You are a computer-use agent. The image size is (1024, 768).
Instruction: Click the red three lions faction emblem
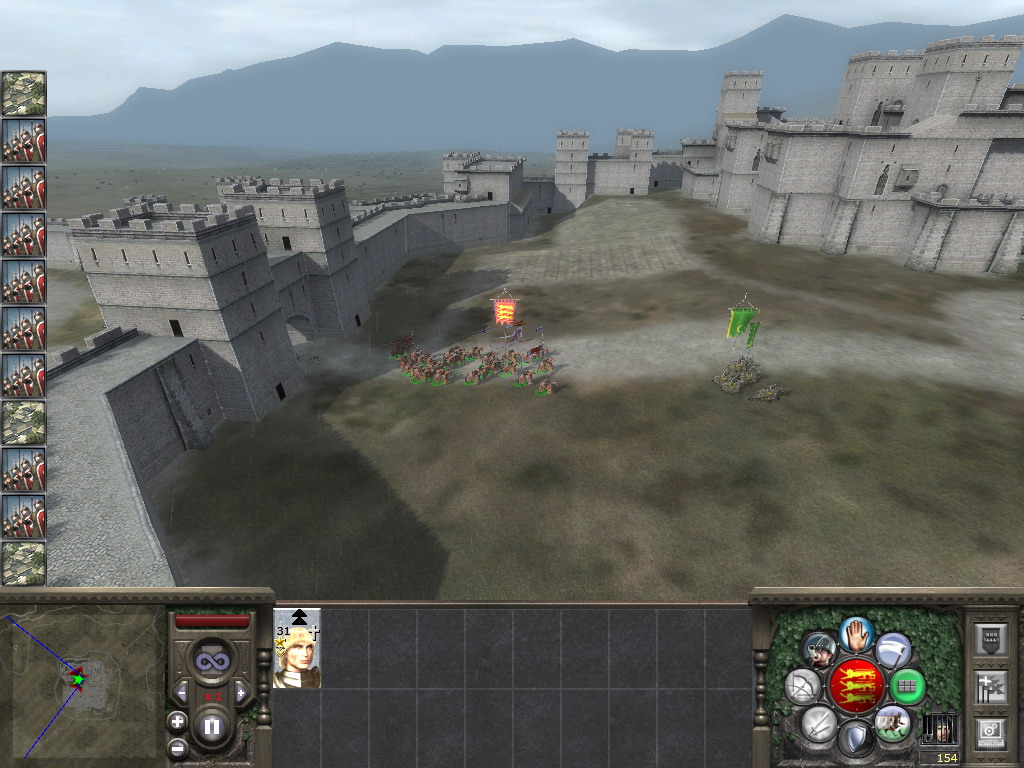pos(856,686)
